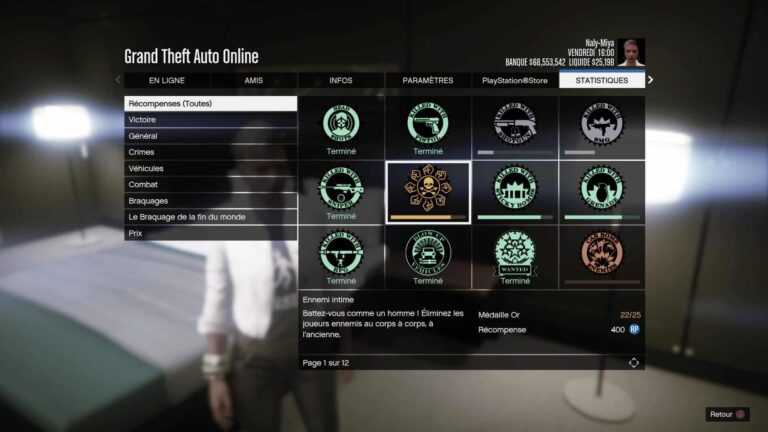Show the Véhicules awards list

pyautogui.click(x=210, y=168)
